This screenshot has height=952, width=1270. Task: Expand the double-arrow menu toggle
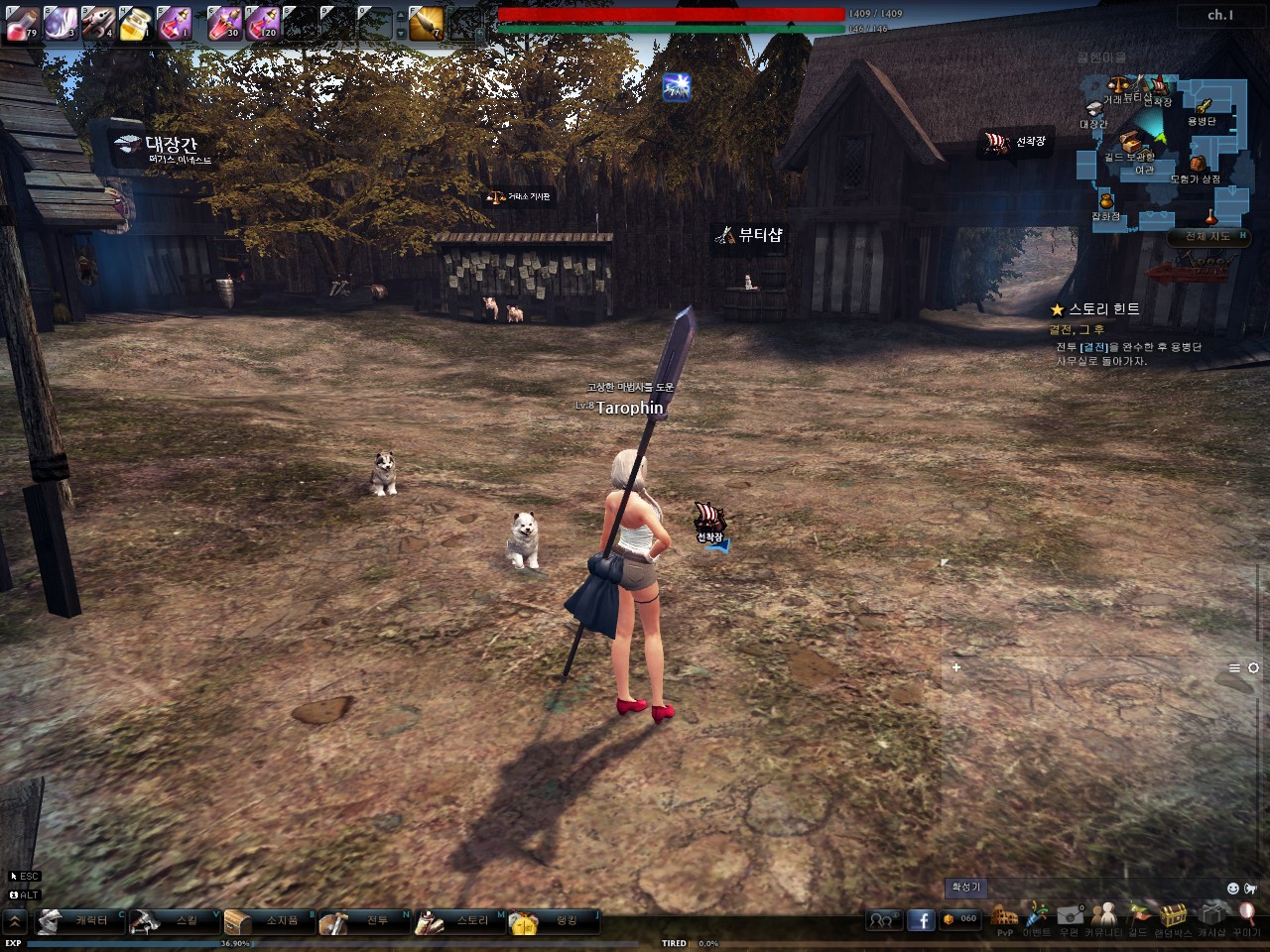pyautogui.click(x=15, y=921)
